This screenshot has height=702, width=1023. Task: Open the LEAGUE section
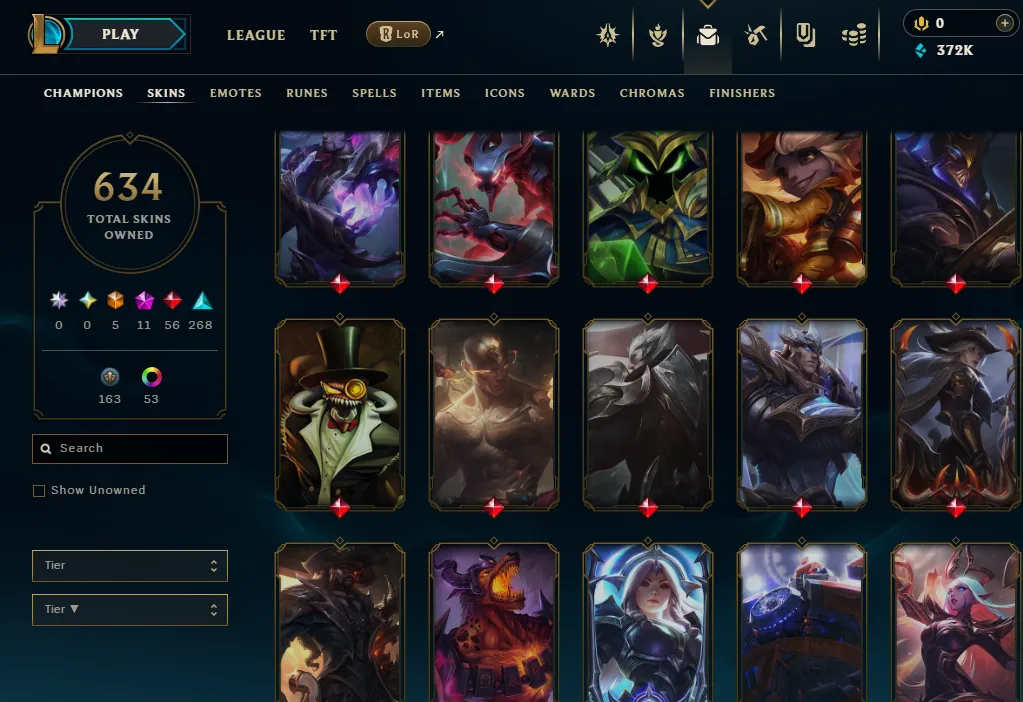[256, 35]
